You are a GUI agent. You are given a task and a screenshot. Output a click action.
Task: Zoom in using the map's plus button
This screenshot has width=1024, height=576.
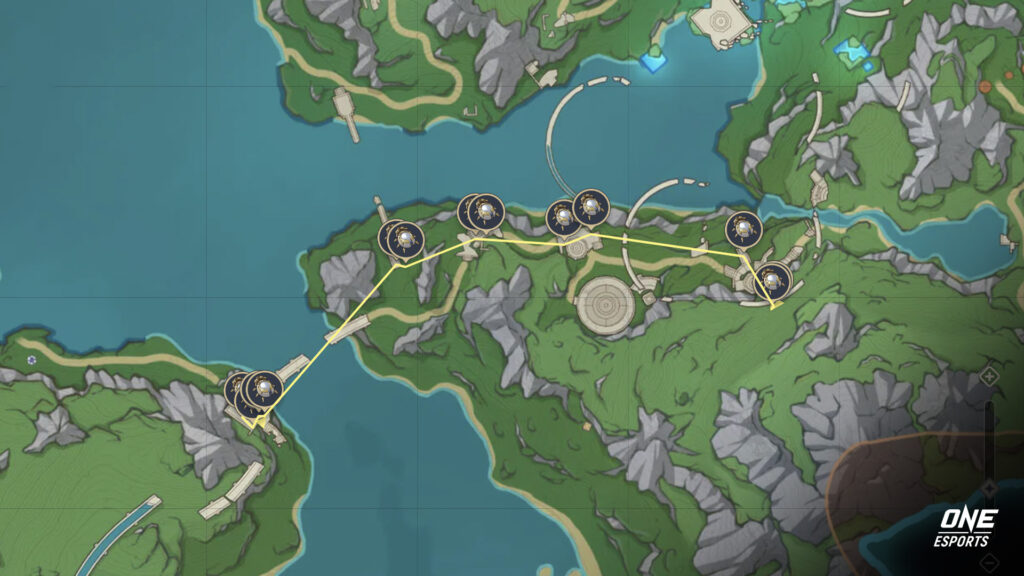(989, 376)
